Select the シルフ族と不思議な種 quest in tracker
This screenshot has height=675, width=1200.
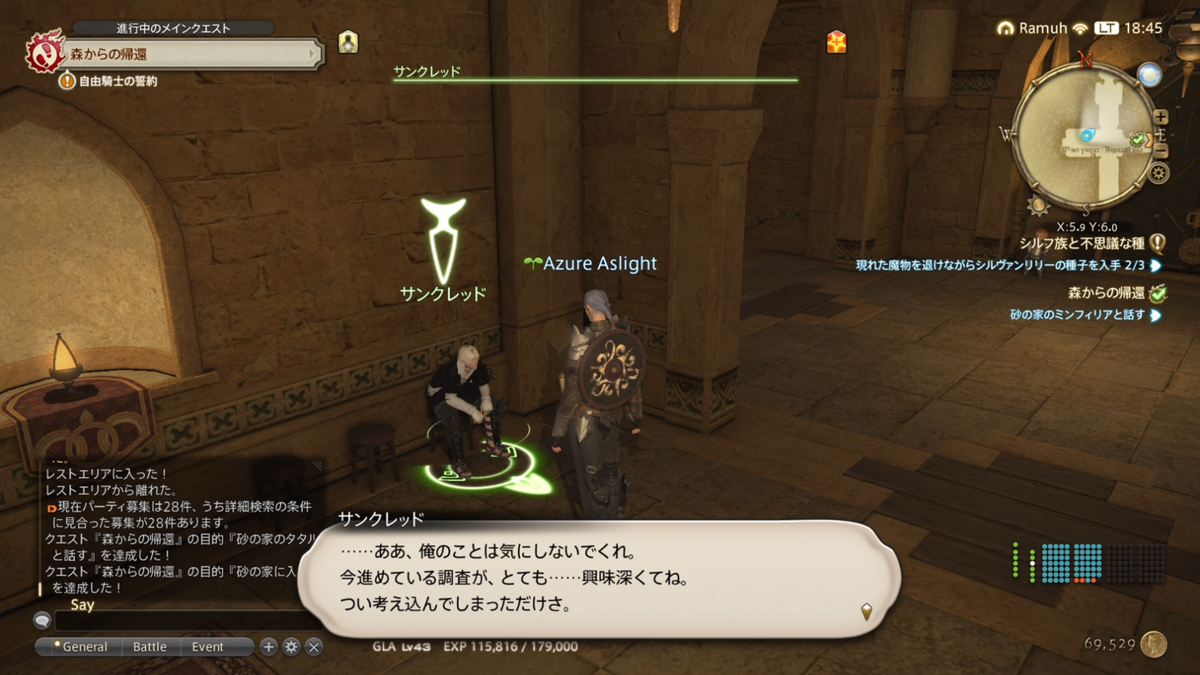click(x=1083, y=242)
